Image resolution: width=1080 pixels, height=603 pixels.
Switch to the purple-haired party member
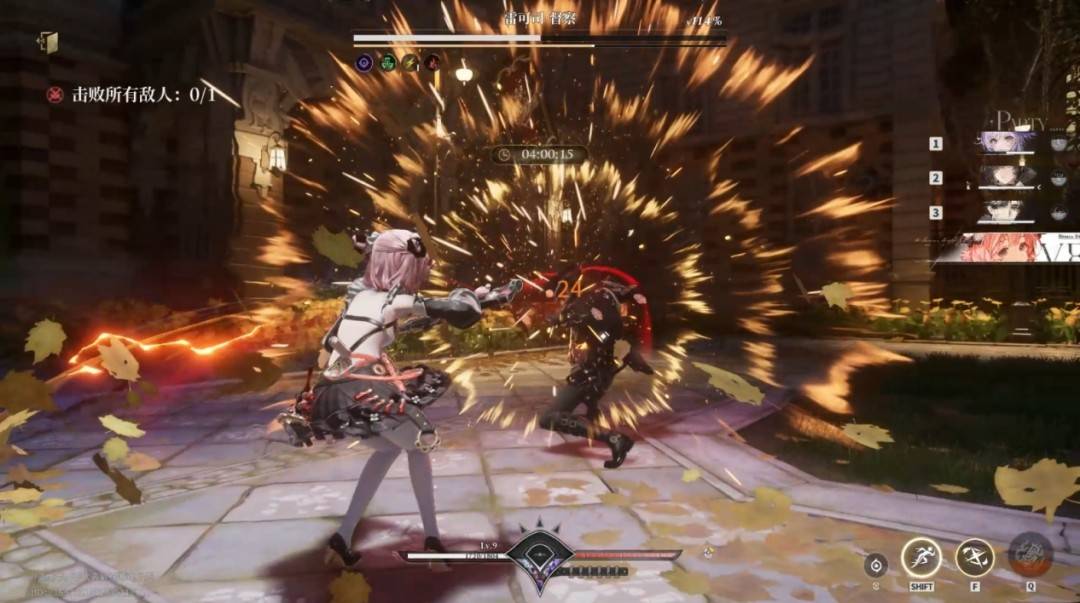point(1006,143)
